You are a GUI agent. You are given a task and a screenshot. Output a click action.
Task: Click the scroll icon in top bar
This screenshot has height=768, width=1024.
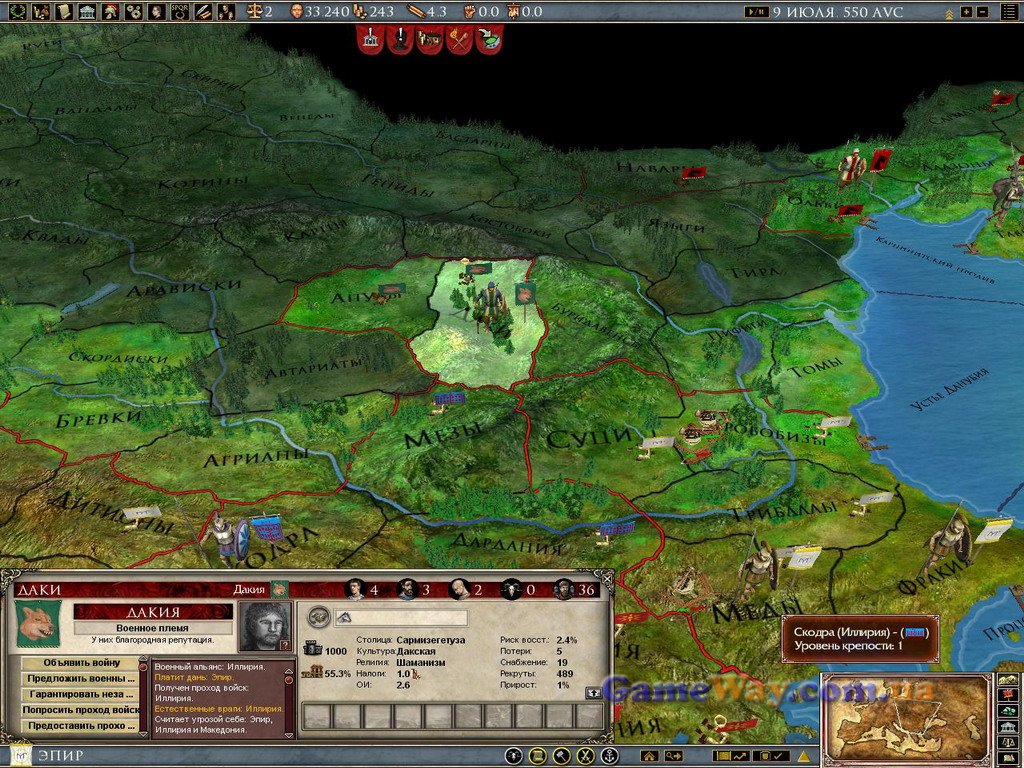pyautogui.click(x=63, y=12)
